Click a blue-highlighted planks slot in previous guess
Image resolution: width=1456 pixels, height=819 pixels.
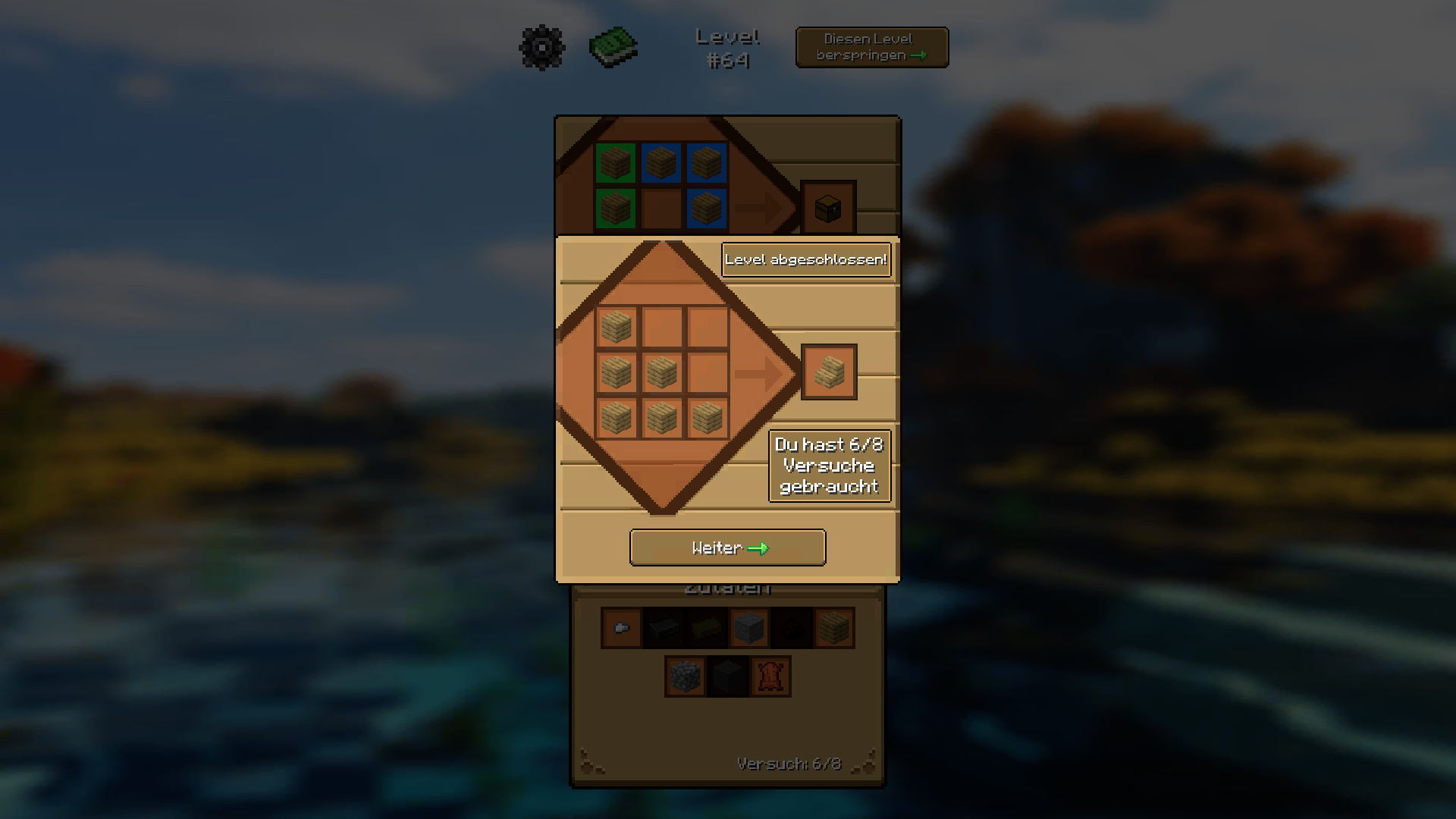pos(707,162)
